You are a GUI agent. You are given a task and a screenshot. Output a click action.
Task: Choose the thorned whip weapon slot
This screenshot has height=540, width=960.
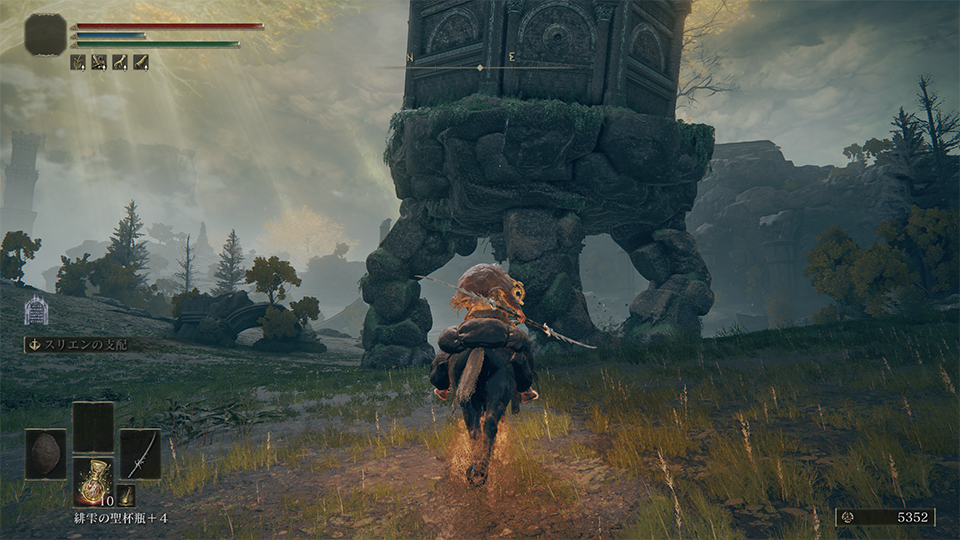point(140,454)
